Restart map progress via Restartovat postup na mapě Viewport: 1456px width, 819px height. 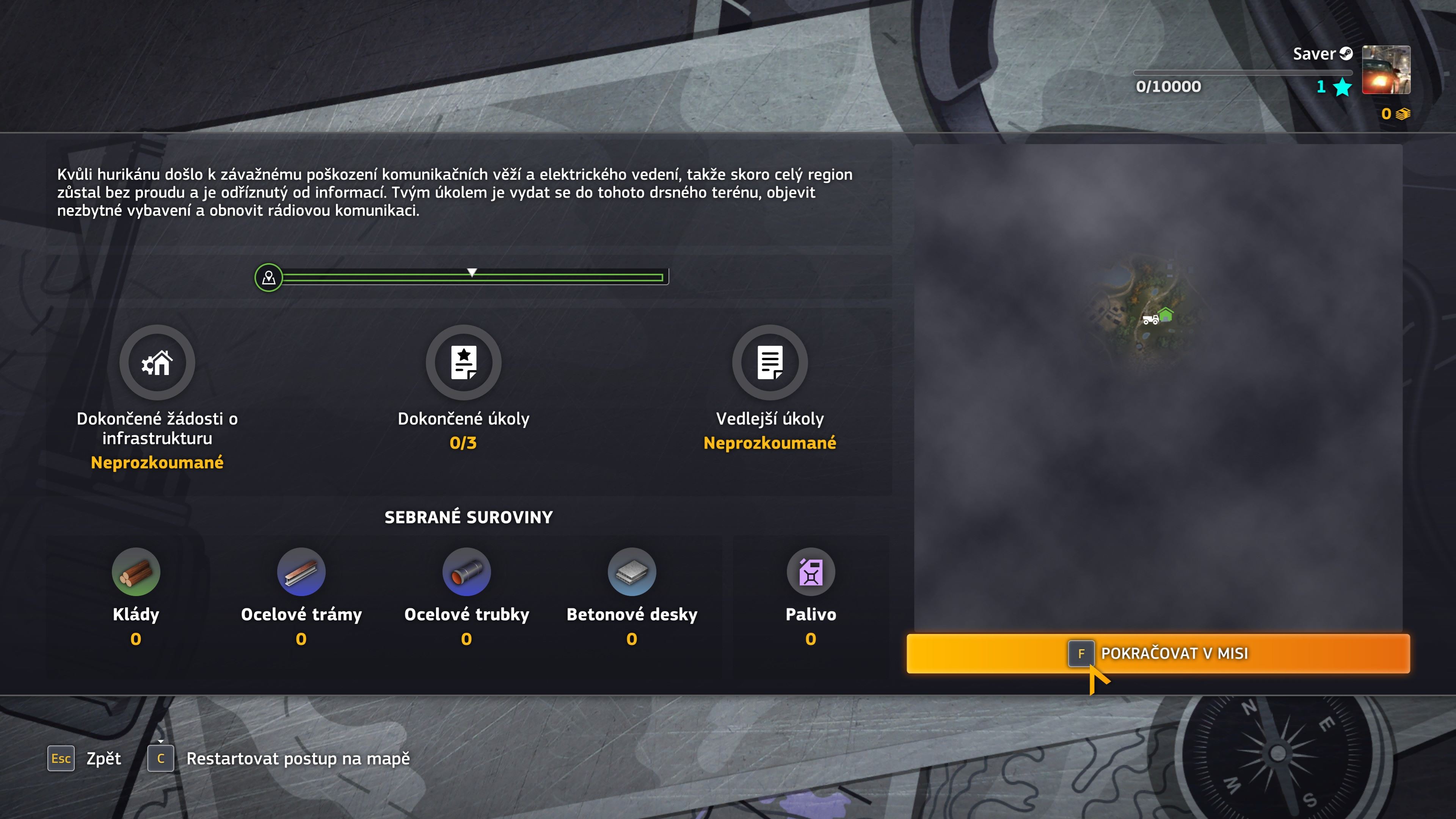click(279, 758)
